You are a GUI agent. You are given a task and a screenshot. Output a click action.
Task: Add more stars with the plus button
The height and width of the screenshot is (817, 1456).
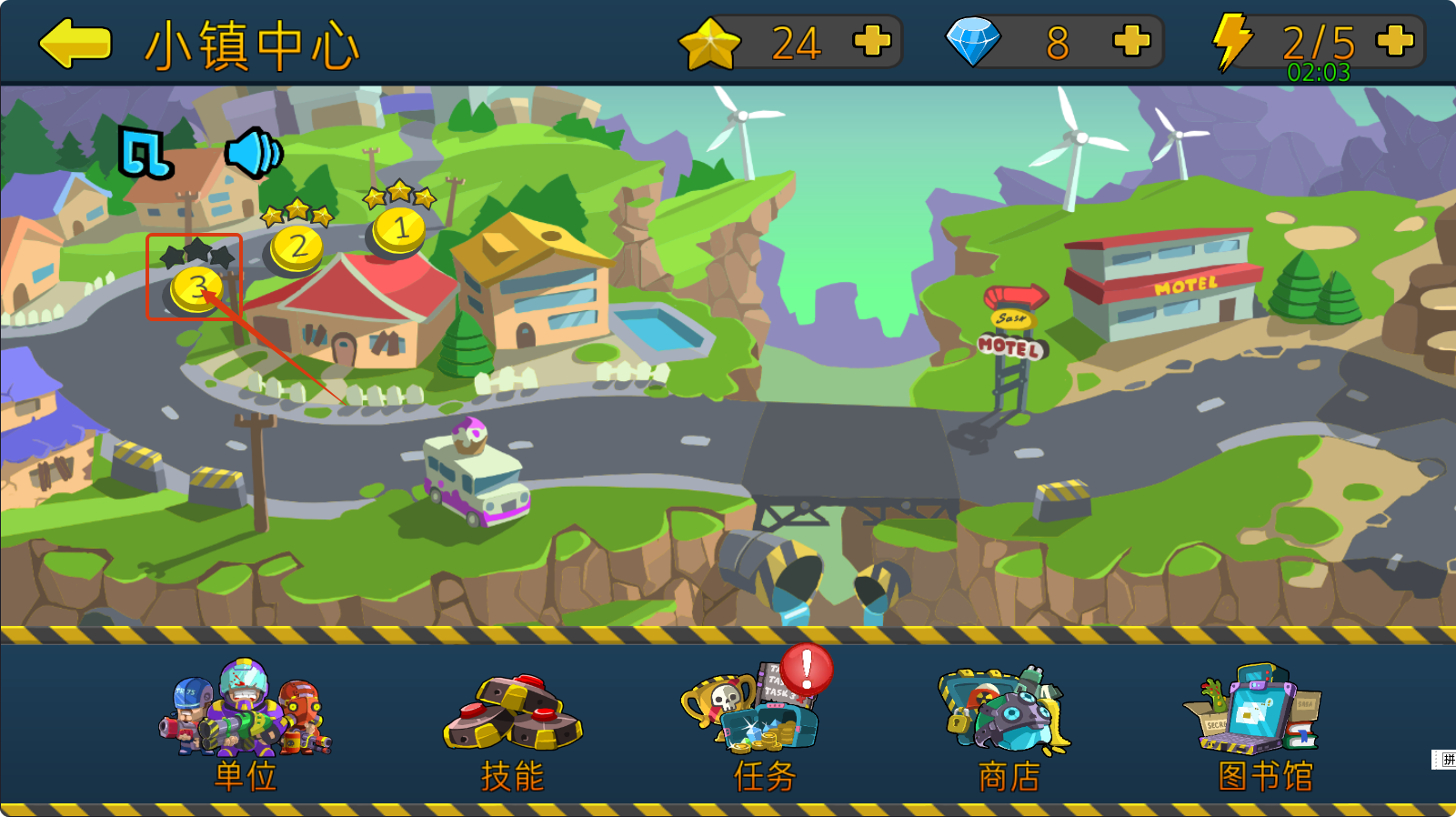871,41
